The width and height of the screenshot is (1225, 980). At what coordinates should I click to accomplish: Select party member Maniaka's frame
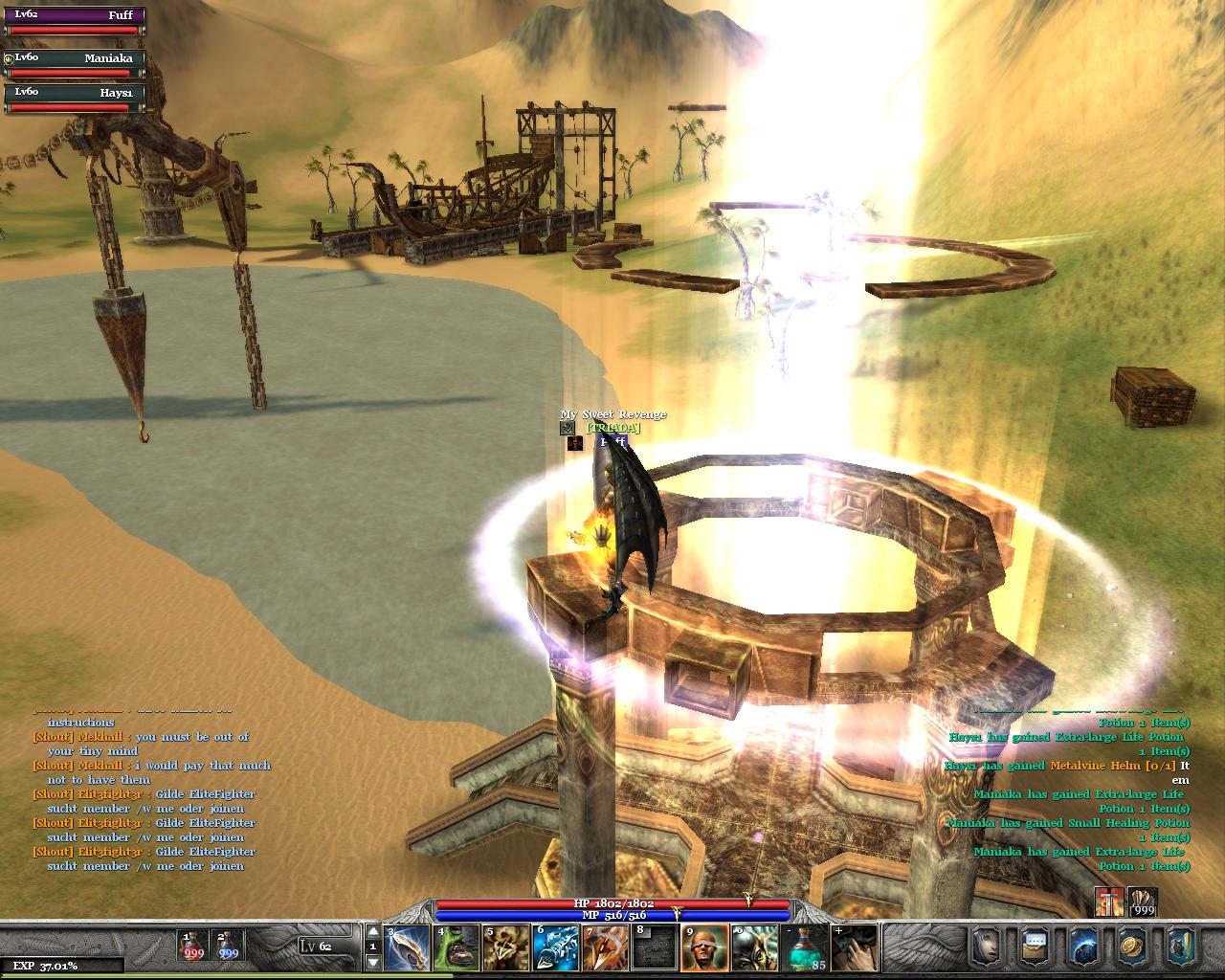pyautogui.click(x=75, y=65)
